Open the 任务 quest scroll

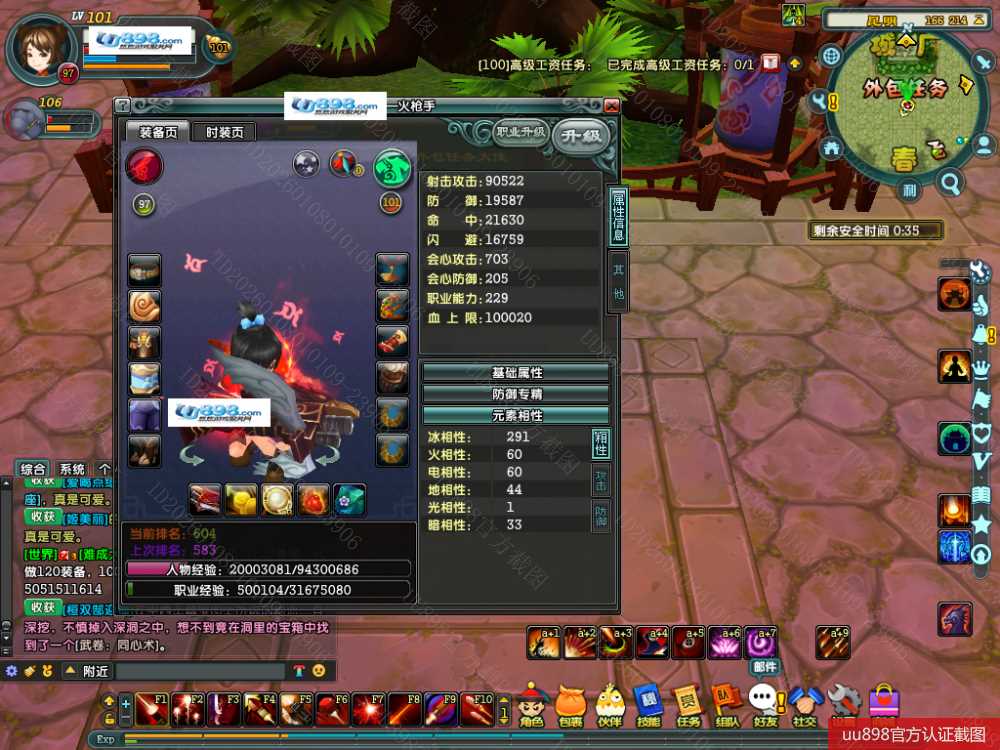pyautogui.click(x=688, y=705)
